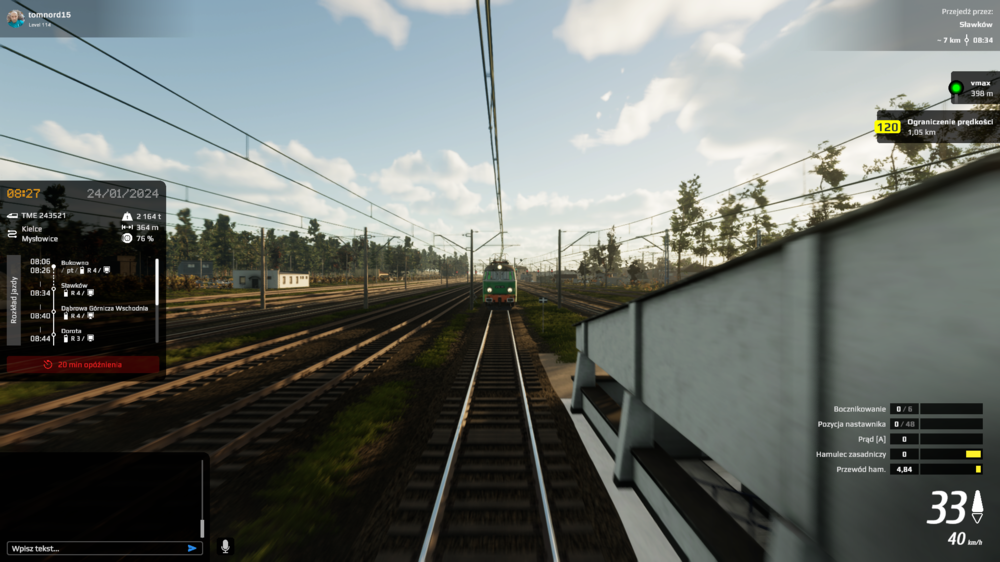The image size is (1000, 562).
Task: Select the Dąbrowa Górnicza Wschodnia timetable row
Action: (104, 308)
